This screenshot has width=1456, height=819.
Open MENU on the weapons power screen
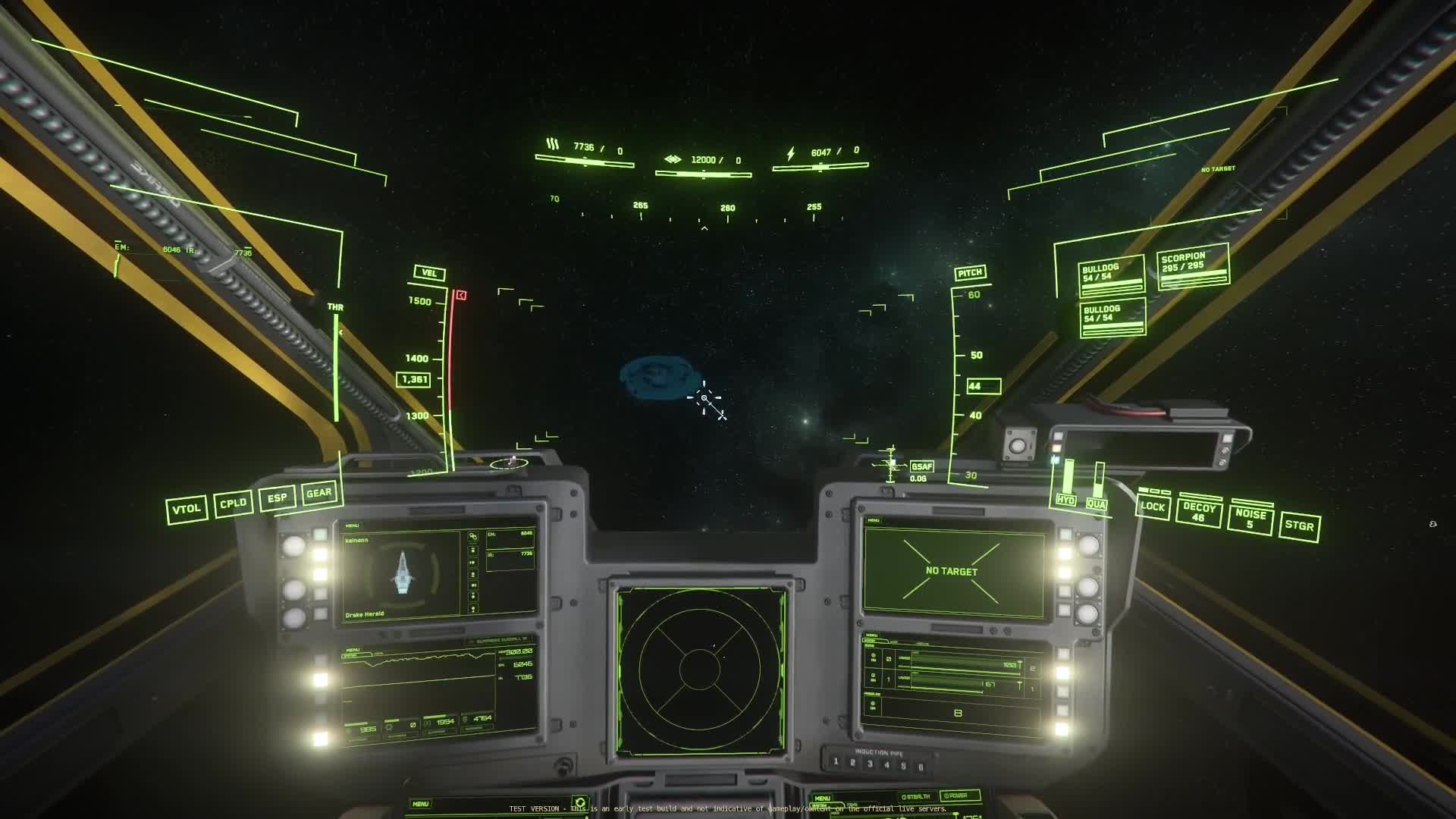(871, 635)
